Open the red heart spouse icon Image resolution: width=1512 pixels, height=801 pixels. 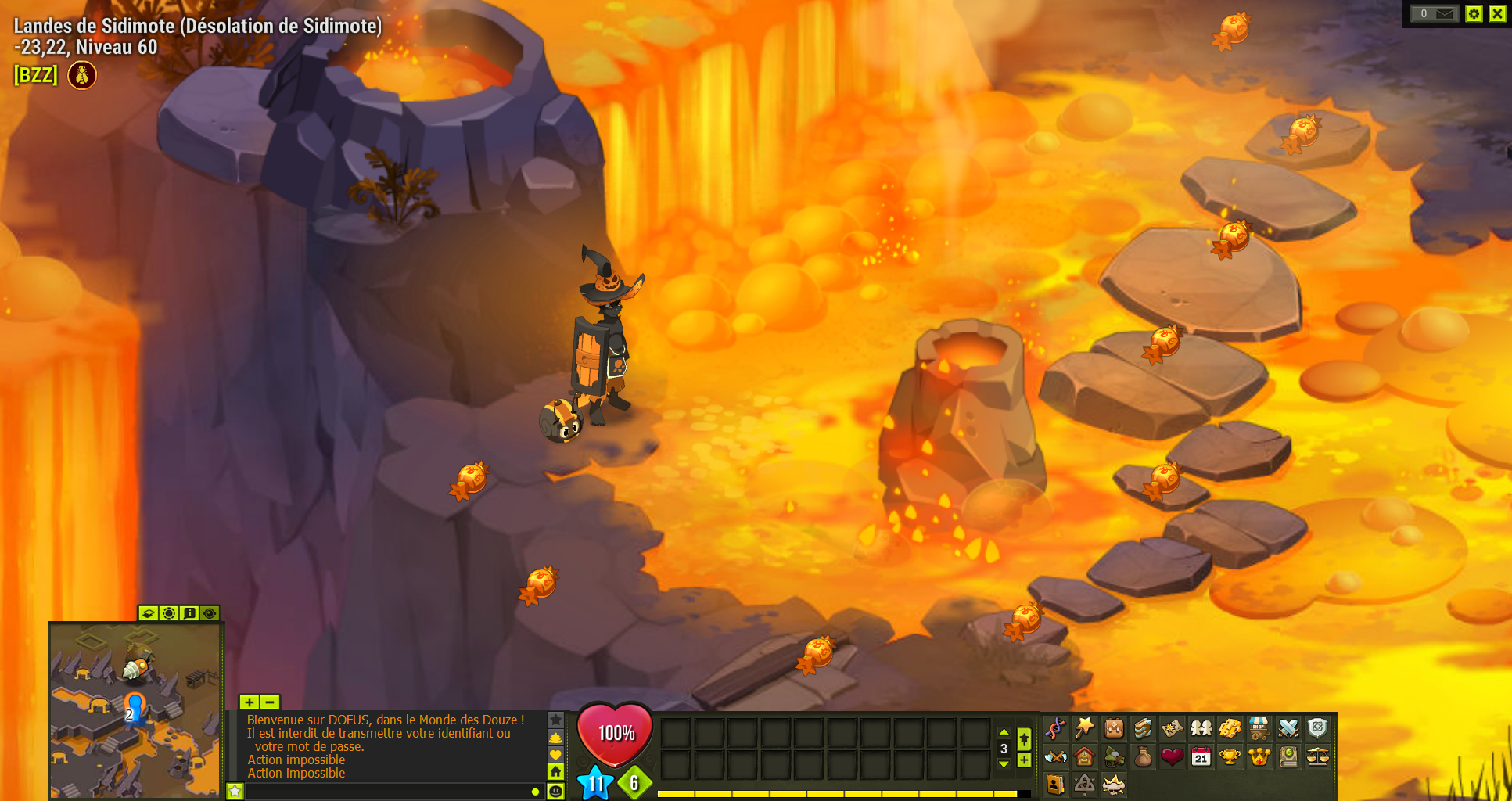point(1172,757)
